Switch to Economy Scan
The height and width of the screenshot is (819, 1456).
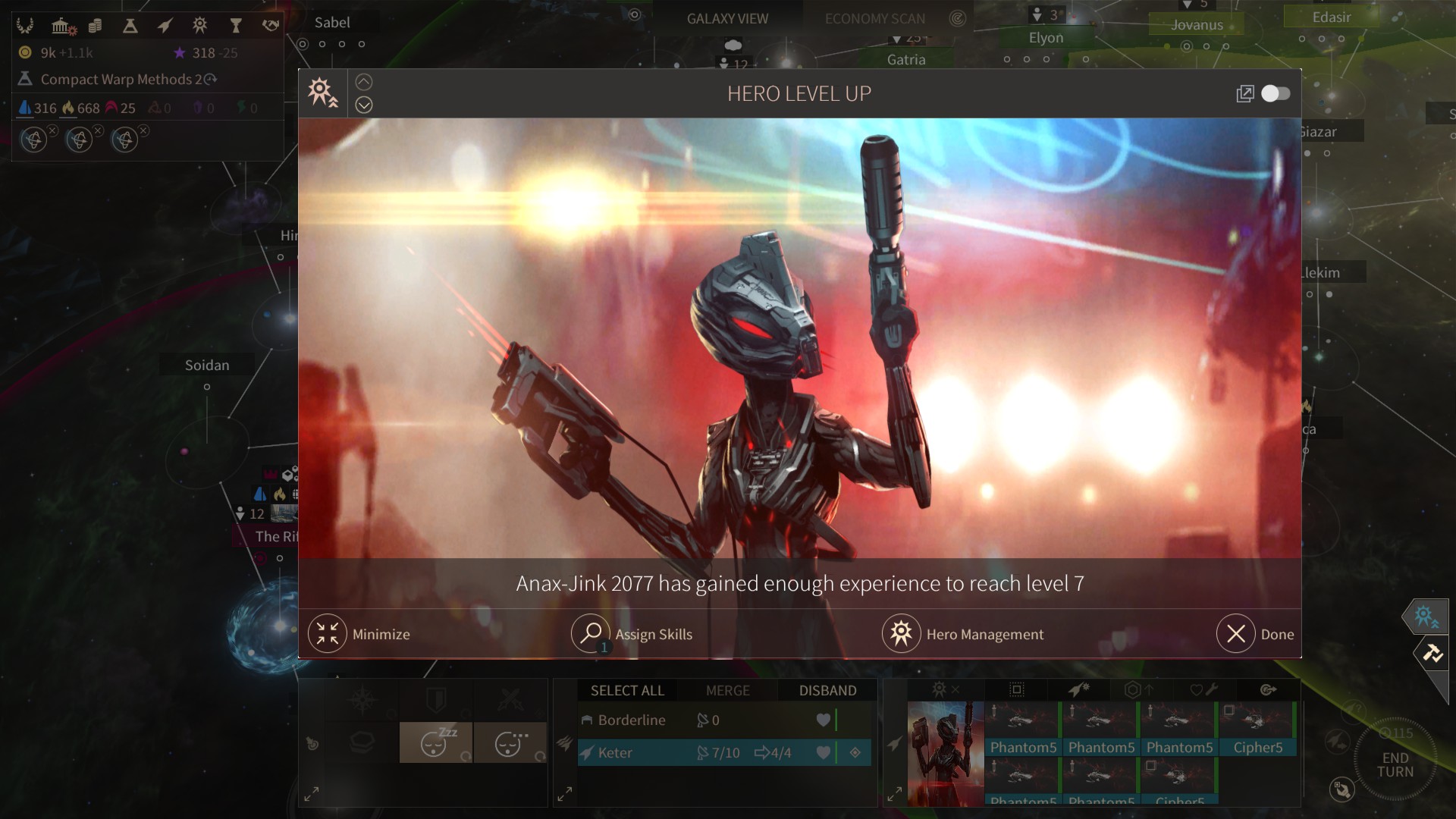(875, 18)
